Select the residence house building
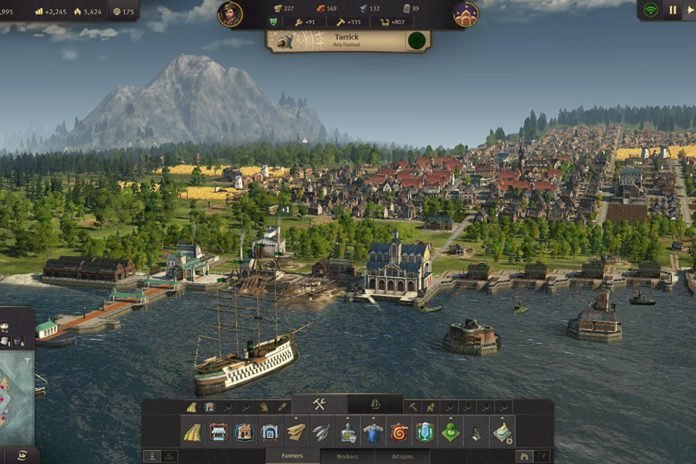This screenshot has height=464, width=696. point(244,432)
